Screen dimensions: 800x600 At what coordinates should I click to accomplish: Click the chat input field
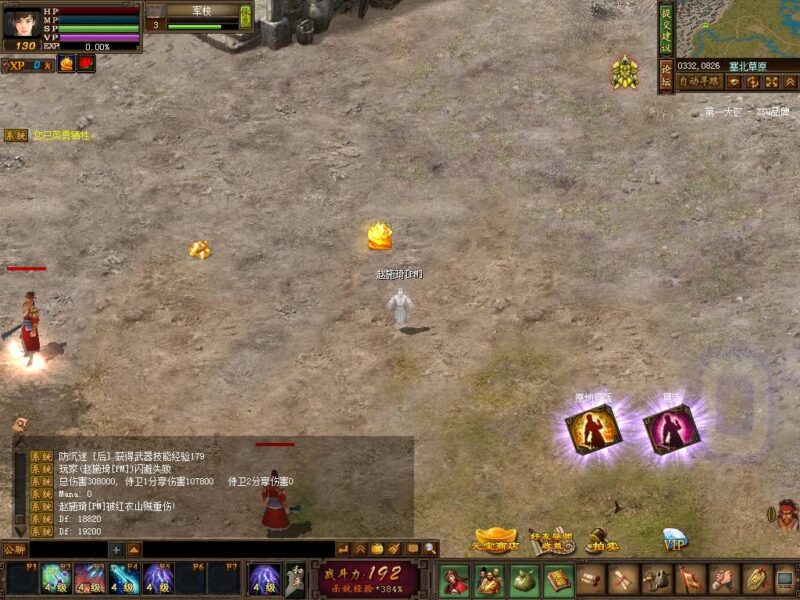click(x=68, y=549)
